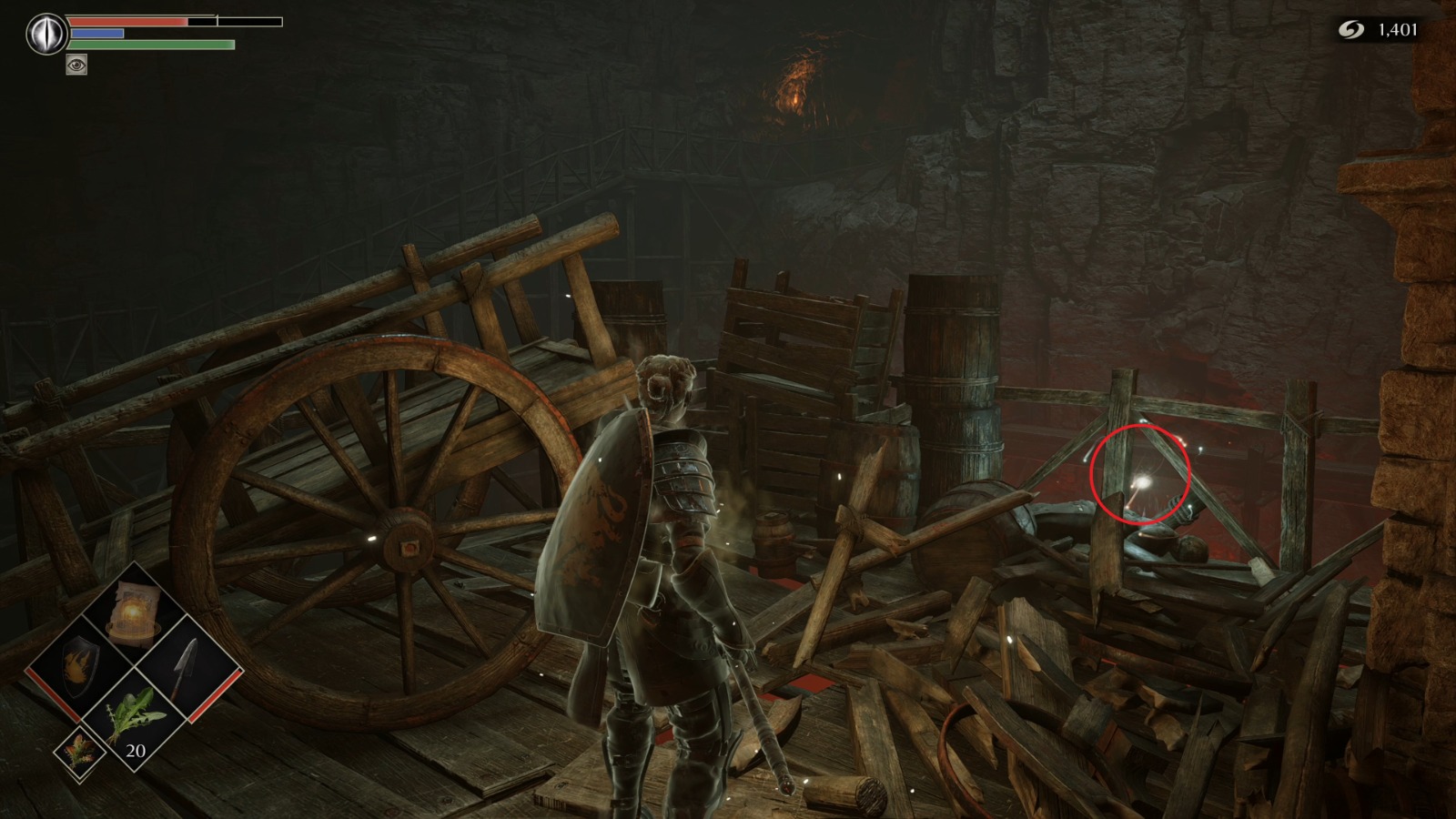1456x819 pixels.
Task: Click the herb count showing 20
Action: pos(134,753)
